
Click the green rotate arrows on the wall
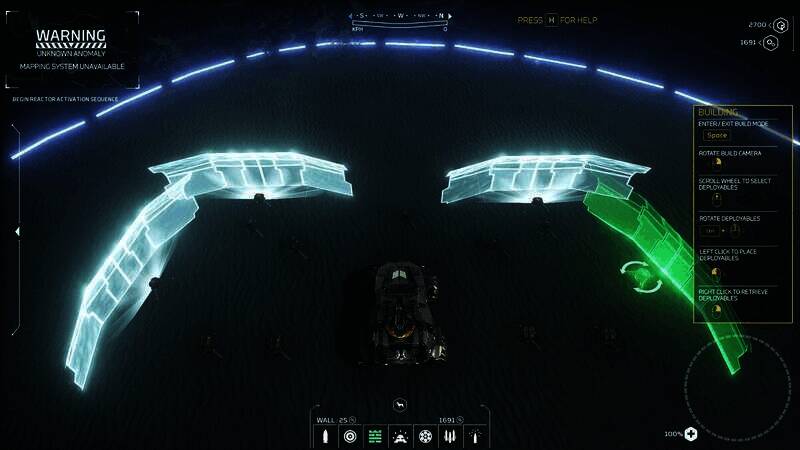click(x=636, y=275)
